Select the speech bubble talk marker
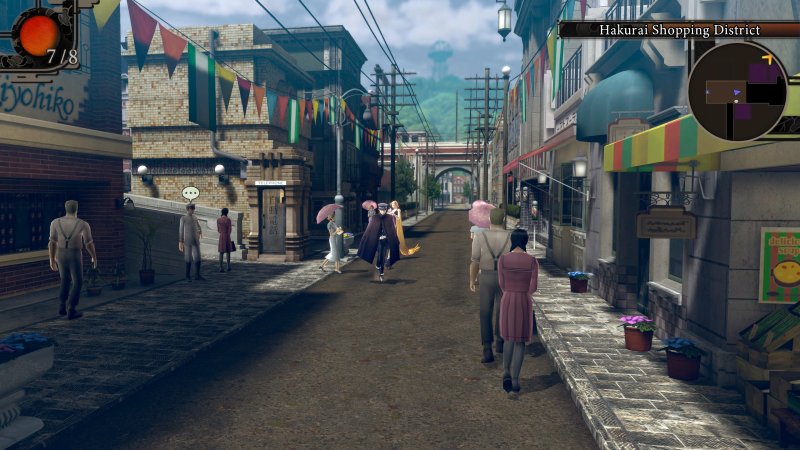Image resolution: width=800 pixels, height=450 pixels. (190, 193)
